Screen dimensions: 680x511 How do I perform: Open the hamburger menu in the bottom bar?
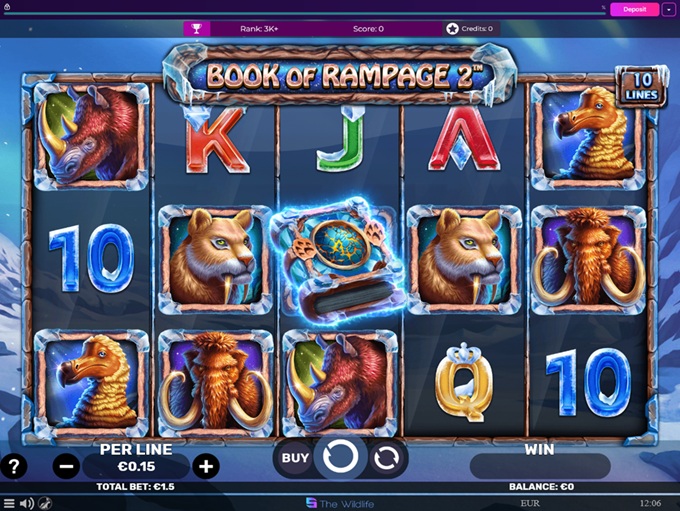click(9, 503)
